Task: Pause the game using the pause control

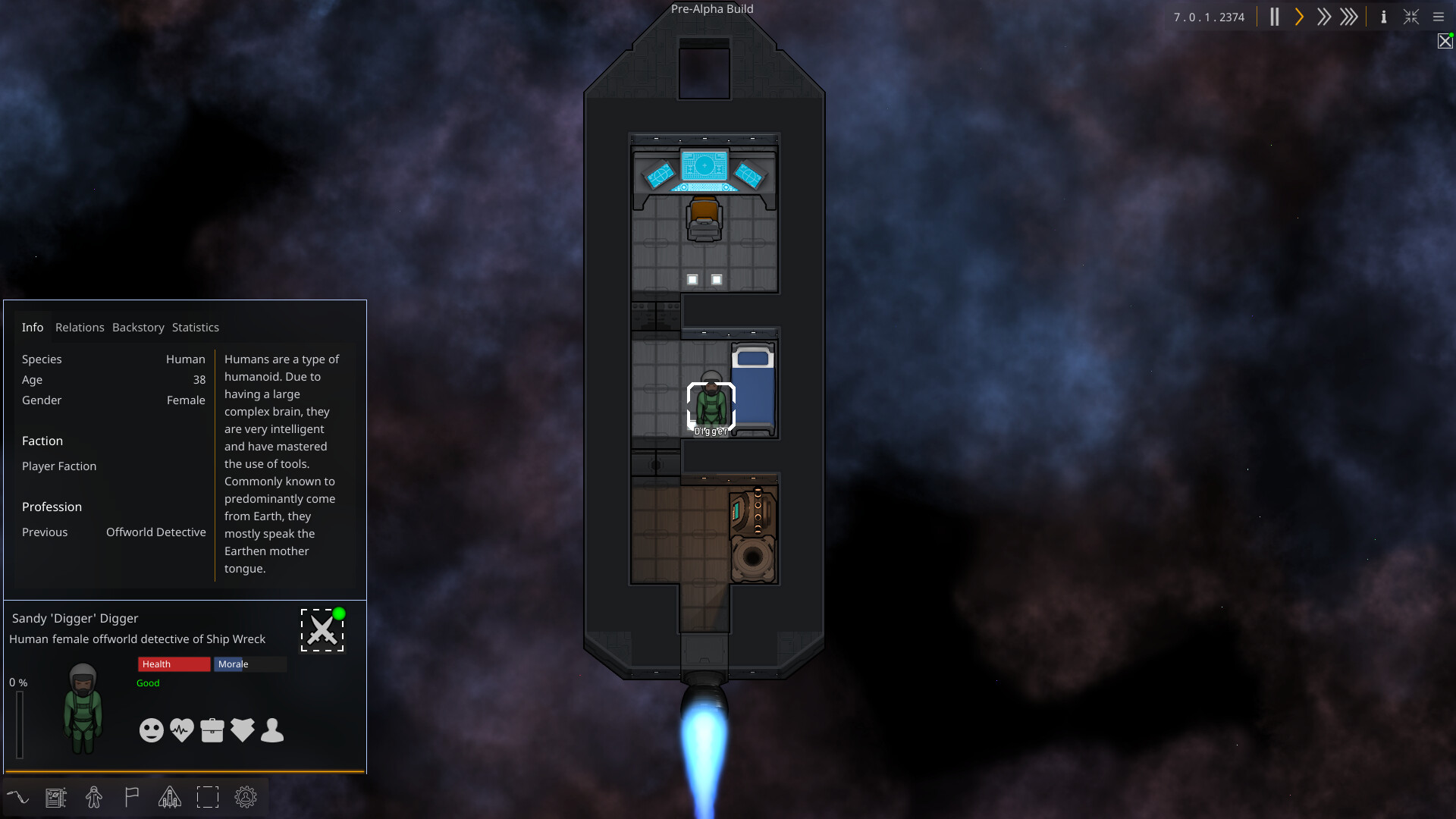Action: coord(1275,17)
